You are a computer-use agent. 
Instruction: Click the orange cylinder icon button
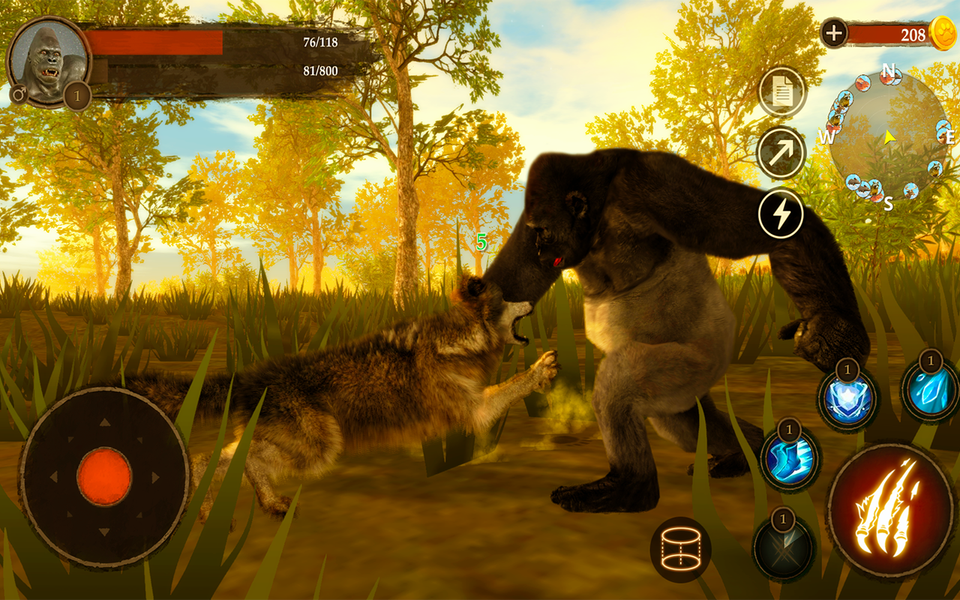tap(680, 549)
